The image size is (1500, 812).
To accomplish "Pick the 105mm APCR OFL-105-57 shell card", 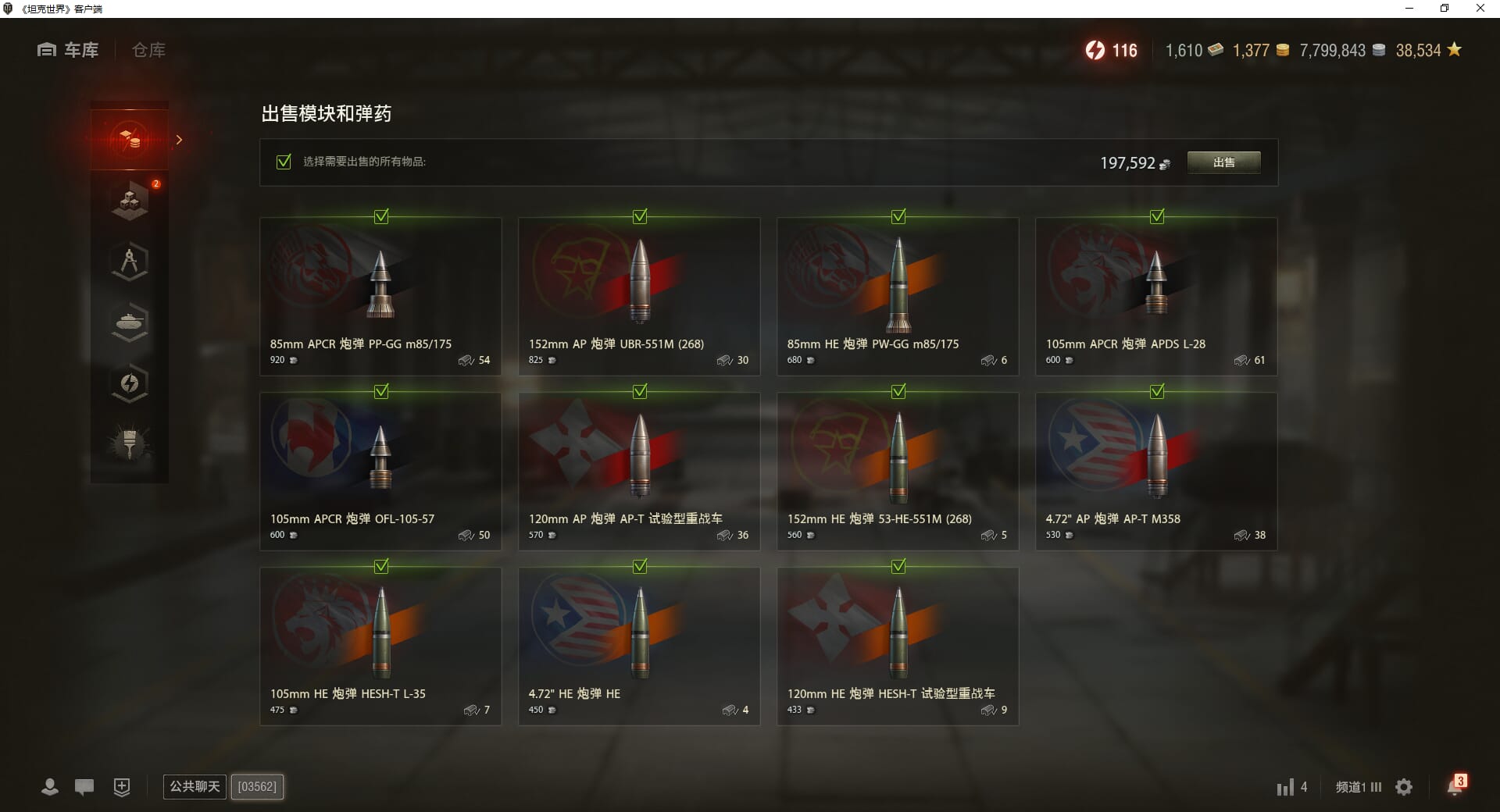I will (380, 472).
